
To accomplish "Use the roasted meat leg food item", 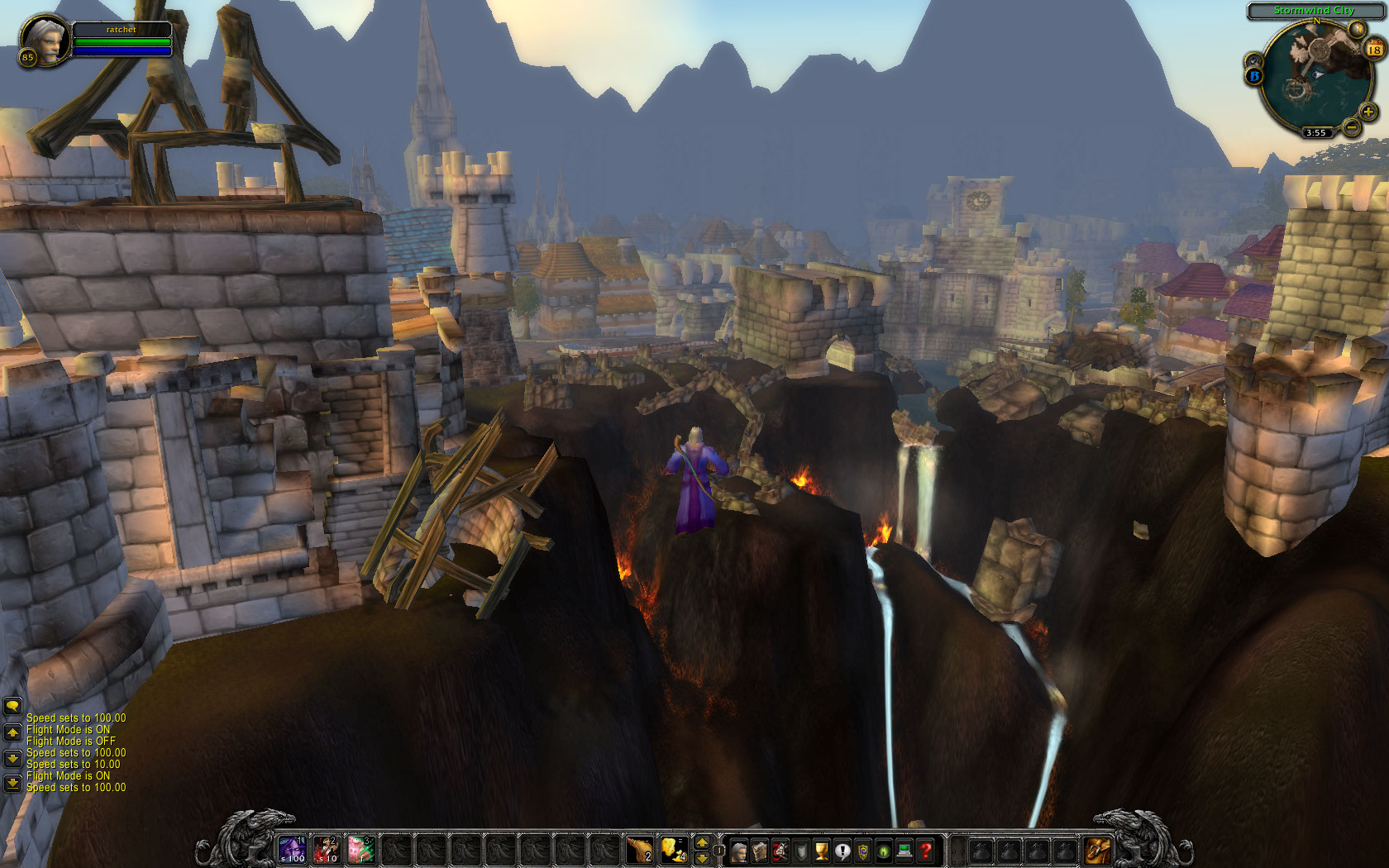I will [639, 849].
